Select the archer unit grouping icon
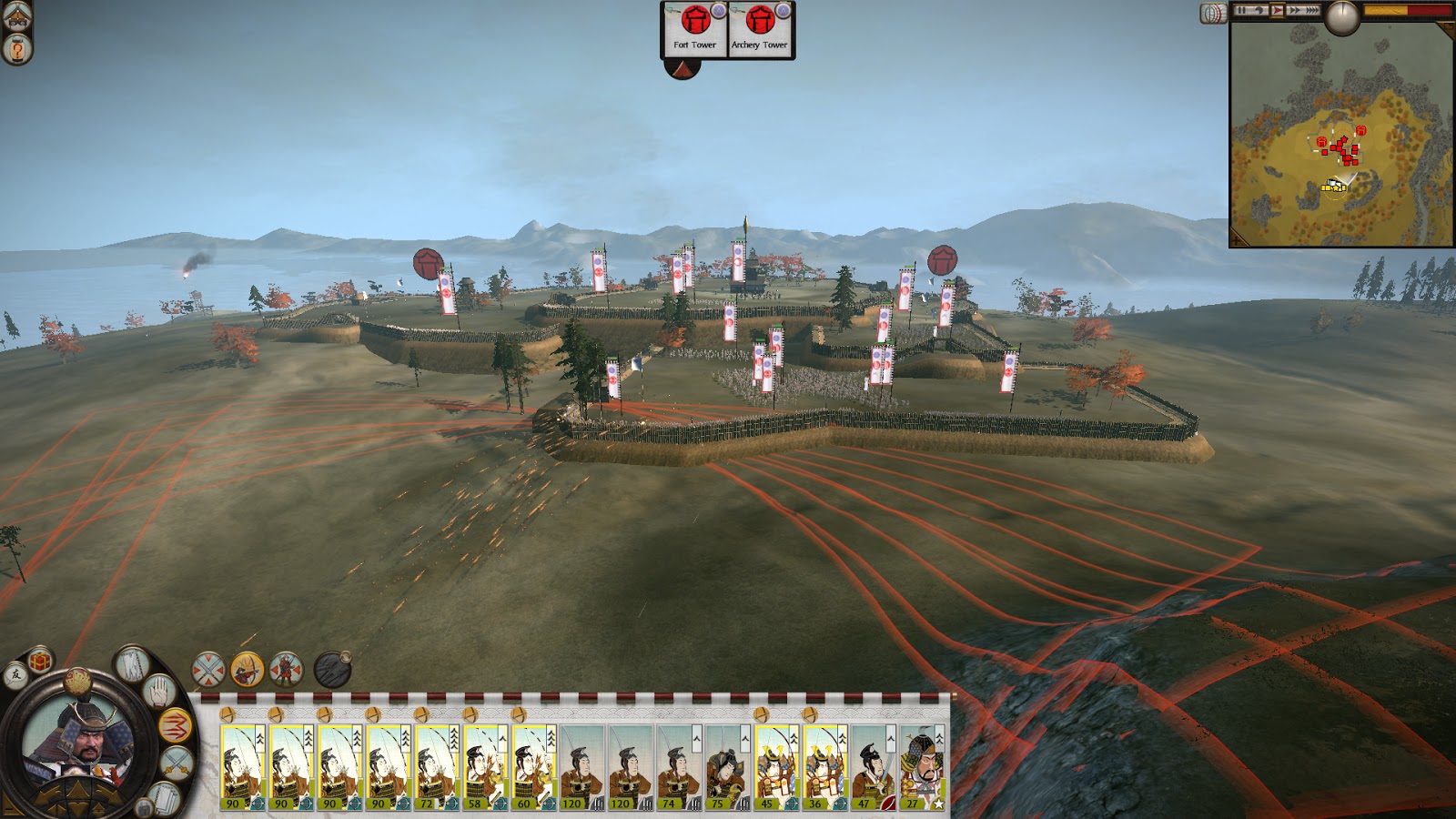 tap(247, 669)
